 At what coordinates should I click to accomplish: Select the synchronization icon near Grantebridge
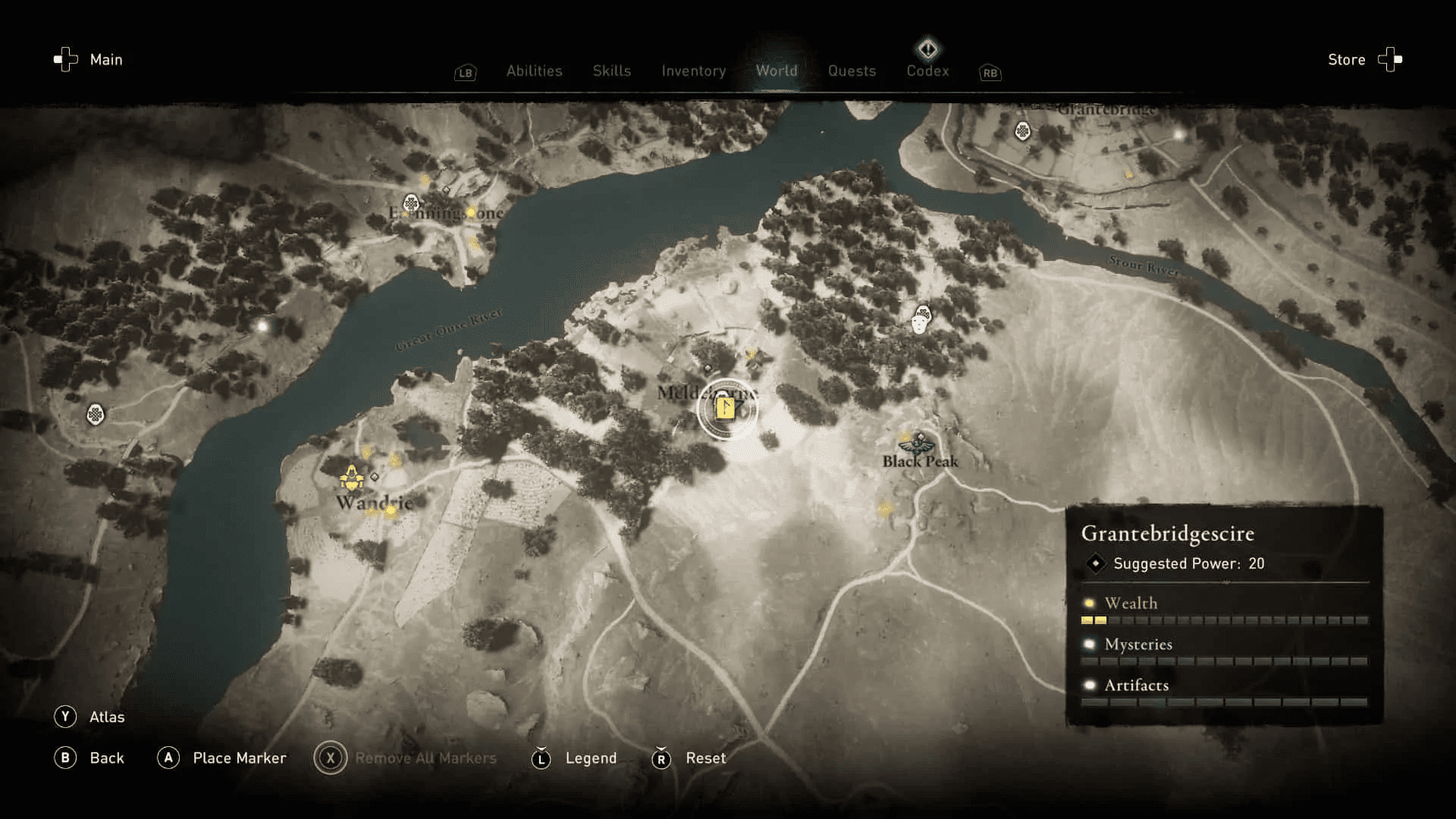pyautogui.click(x=1022, y=130)
